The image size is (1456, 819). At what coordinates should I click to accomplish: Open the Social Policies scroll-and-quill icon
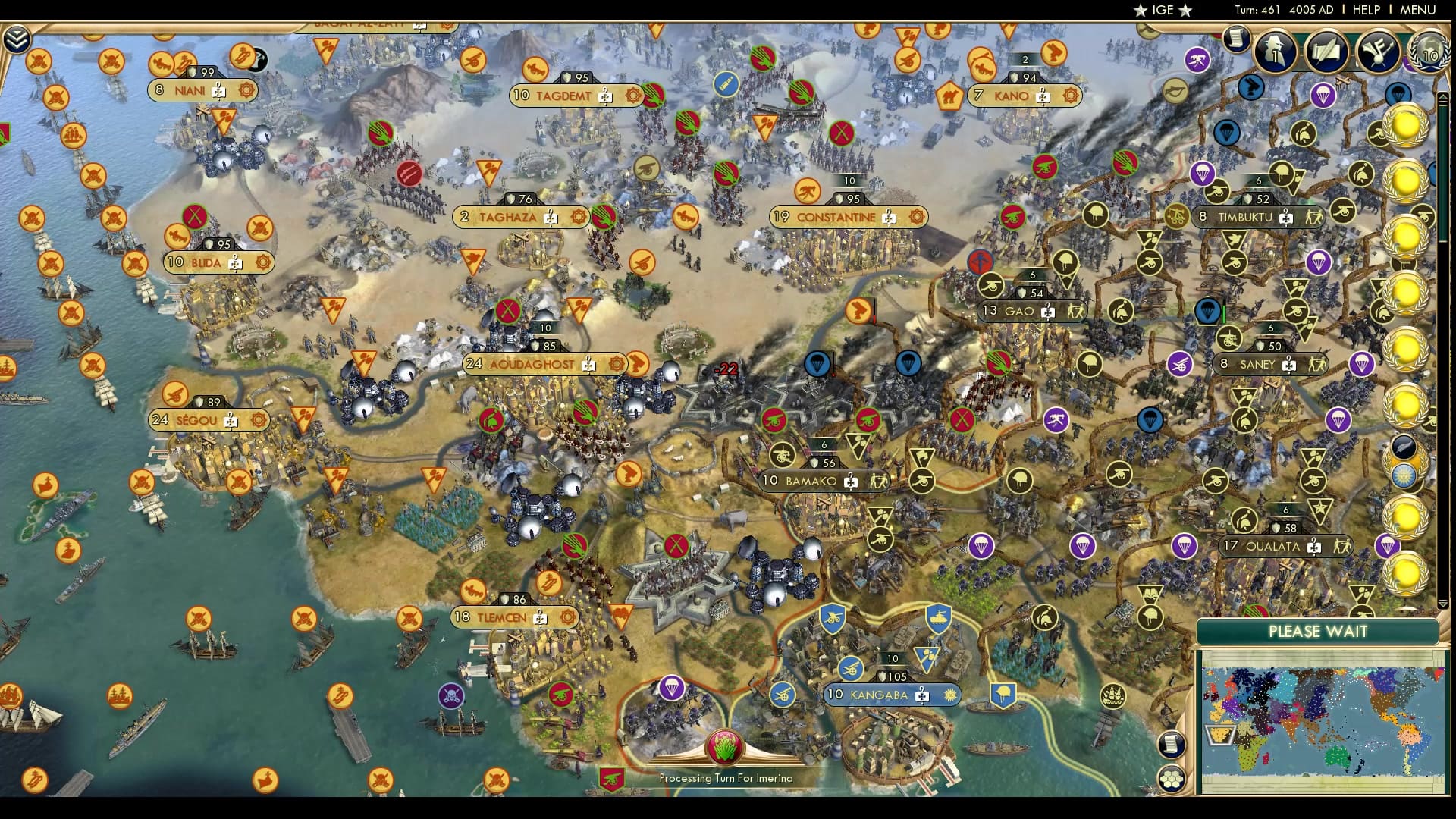[1326, 51]
